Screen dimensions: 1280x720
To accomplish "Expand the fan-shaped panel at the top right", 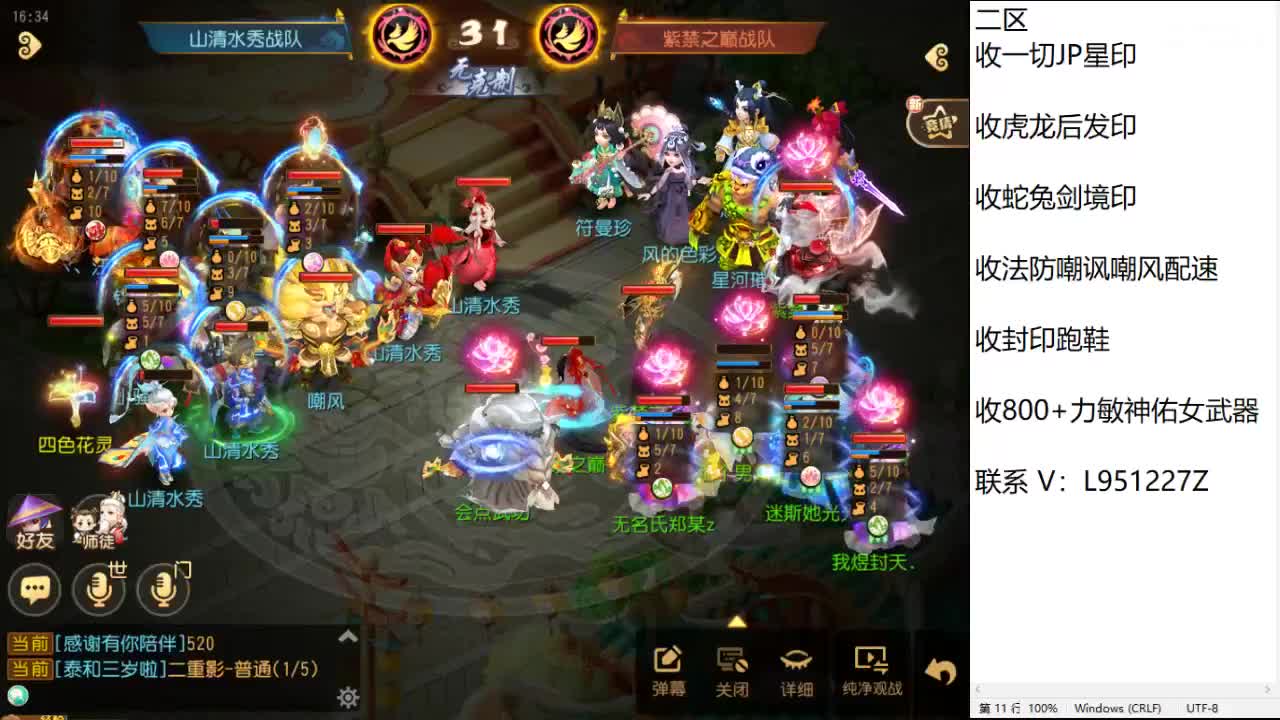I will pos(936,120).
